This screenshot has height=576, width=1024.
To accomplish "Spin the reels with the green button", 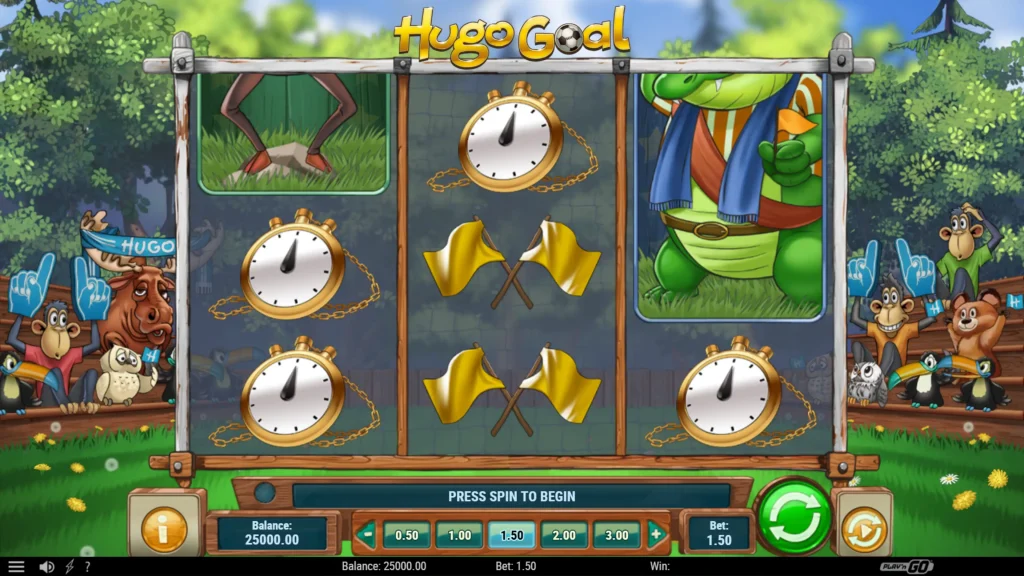I will (x=794, y=516).
